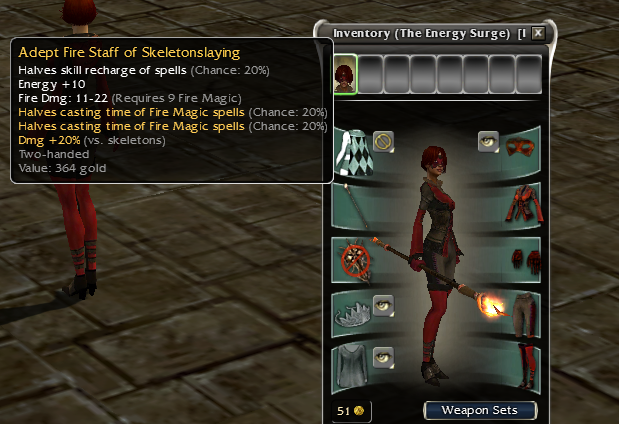Open the Weapon Sets panel
619x424 pixels.
[x=479, y=410]
